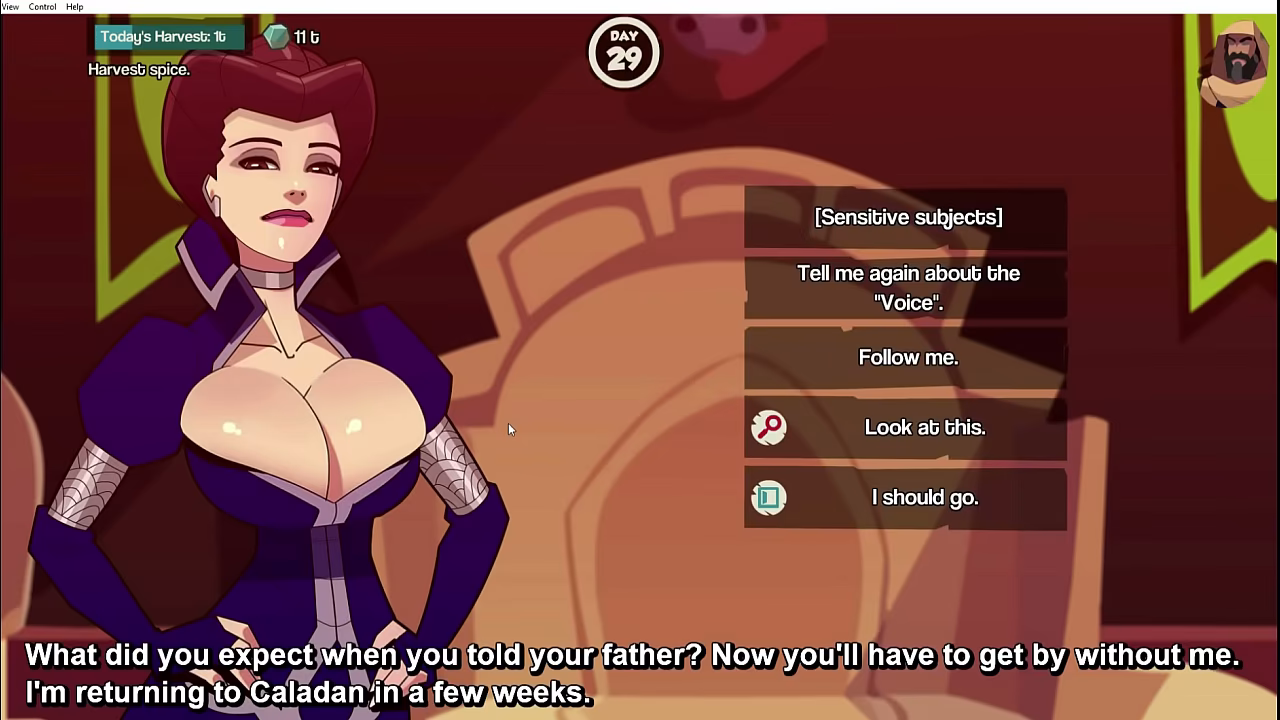Image resolution: width=1280 pixels, height=720 pixels.
Task: Open the Control menu
Action: click(x=42, y=7)
